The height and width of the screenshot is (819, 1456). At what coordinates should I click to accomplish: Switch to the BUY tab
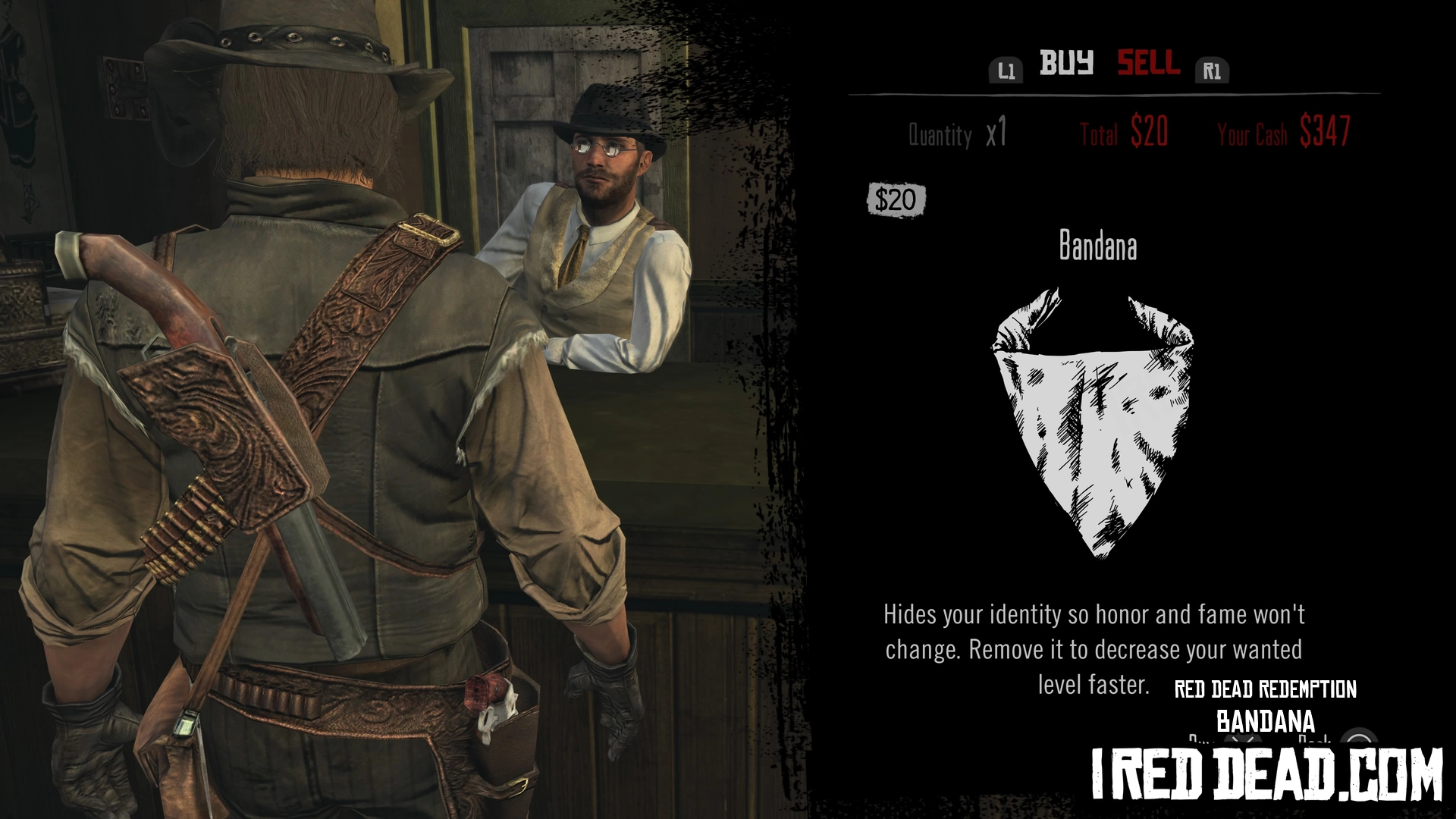pyautogui.click(x=1065, y=63)
